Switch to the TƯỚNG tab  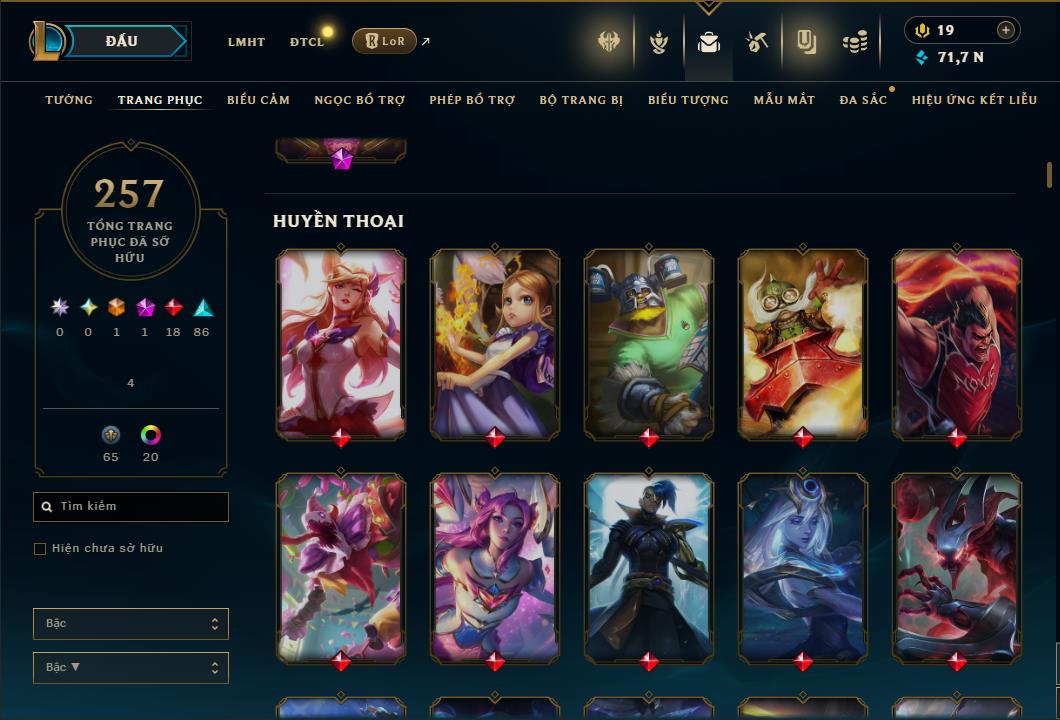69,100
